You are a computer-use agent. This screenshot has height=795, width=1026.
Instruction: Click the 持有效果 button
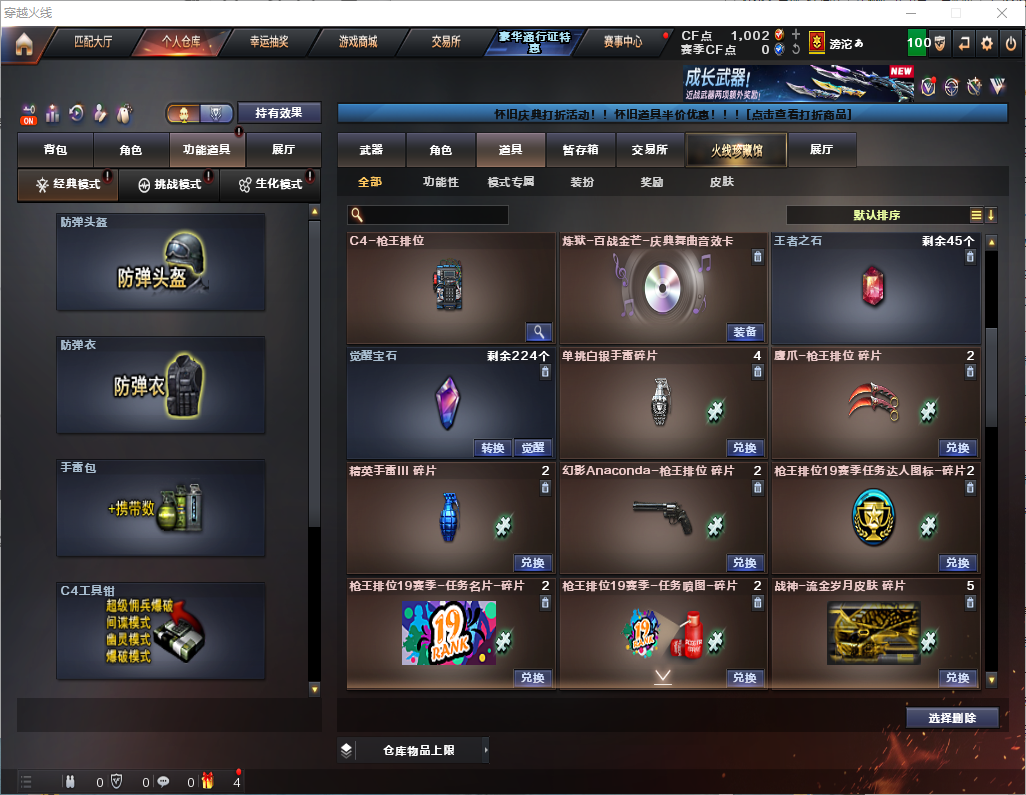pos(279,113)
